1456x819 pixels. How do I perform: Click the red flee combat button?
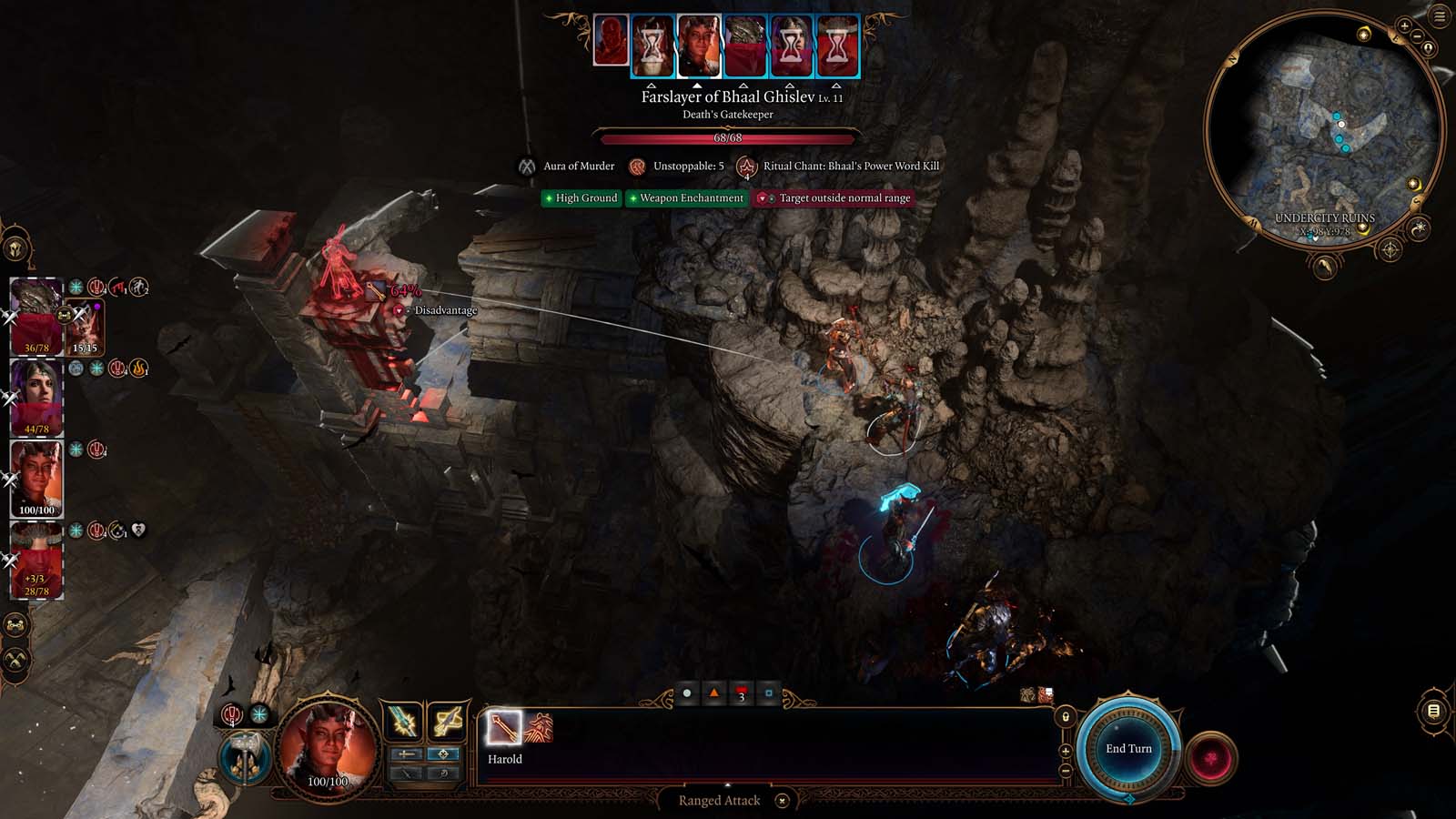pyautogui.click(x=1210, y=757)
